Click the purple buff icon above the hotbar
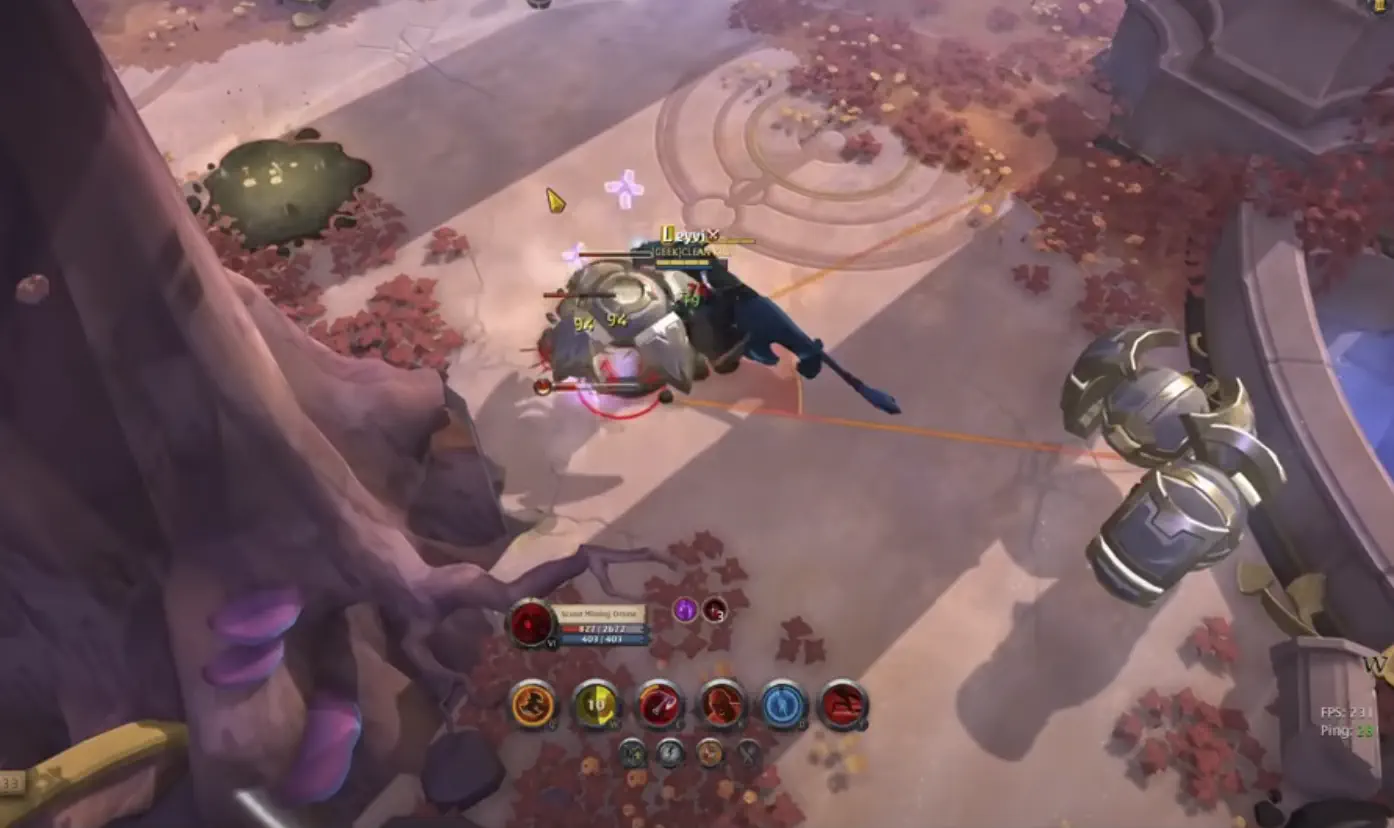 pos(686,609)
